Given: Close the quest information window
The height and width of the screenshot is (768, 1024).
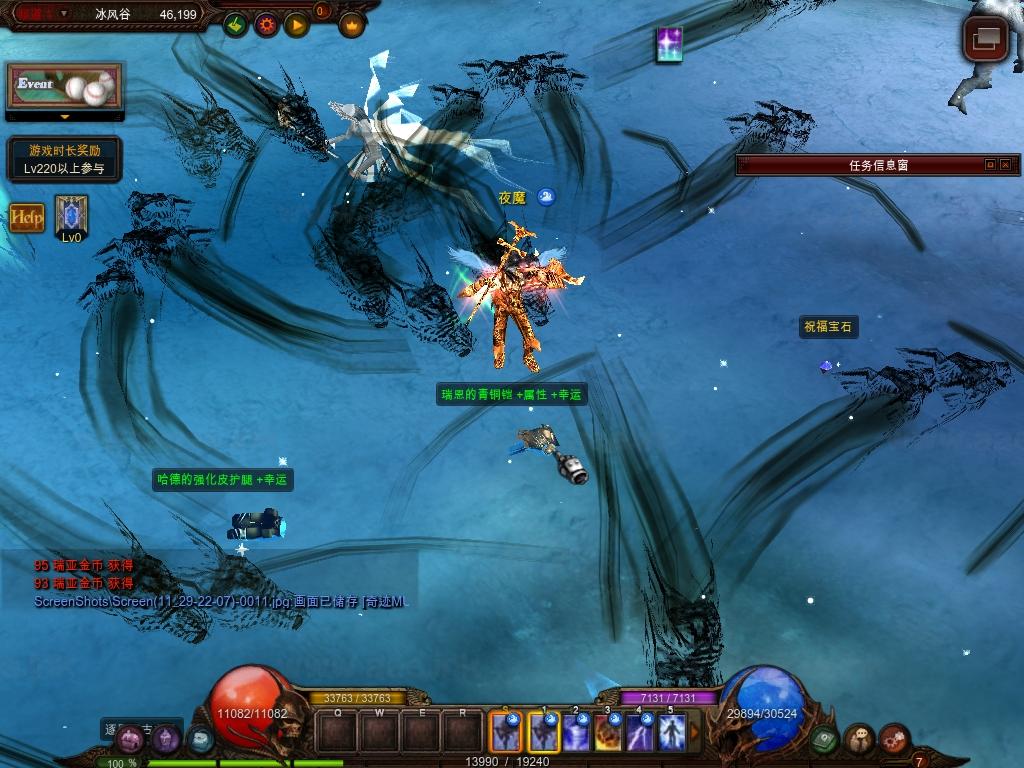Looking at the screenshot, I should [x=1005, y=165].
